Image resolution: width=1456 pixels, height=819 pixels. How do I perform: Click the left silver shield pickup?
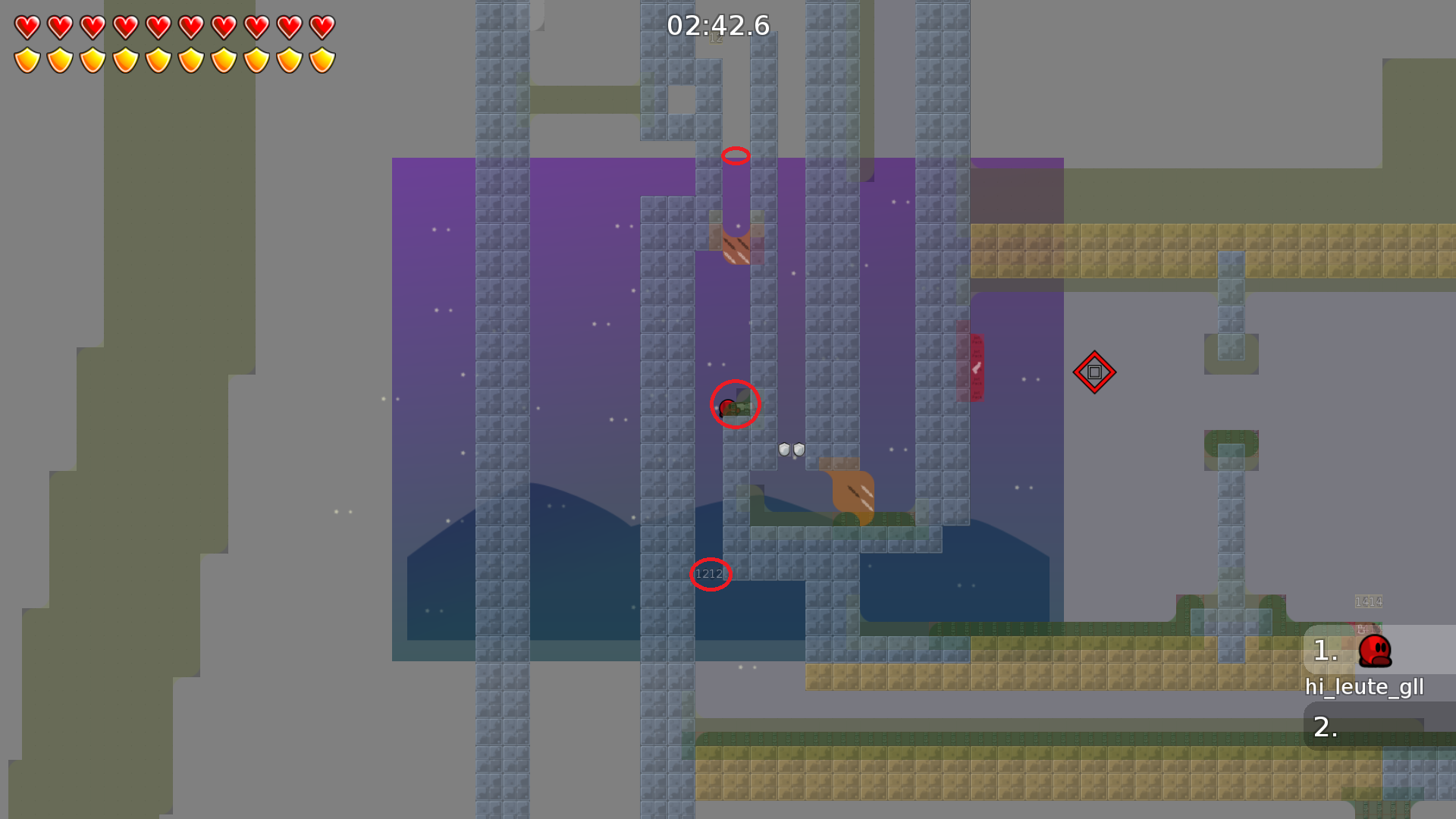pyautogui.click(x=783, y=449)
